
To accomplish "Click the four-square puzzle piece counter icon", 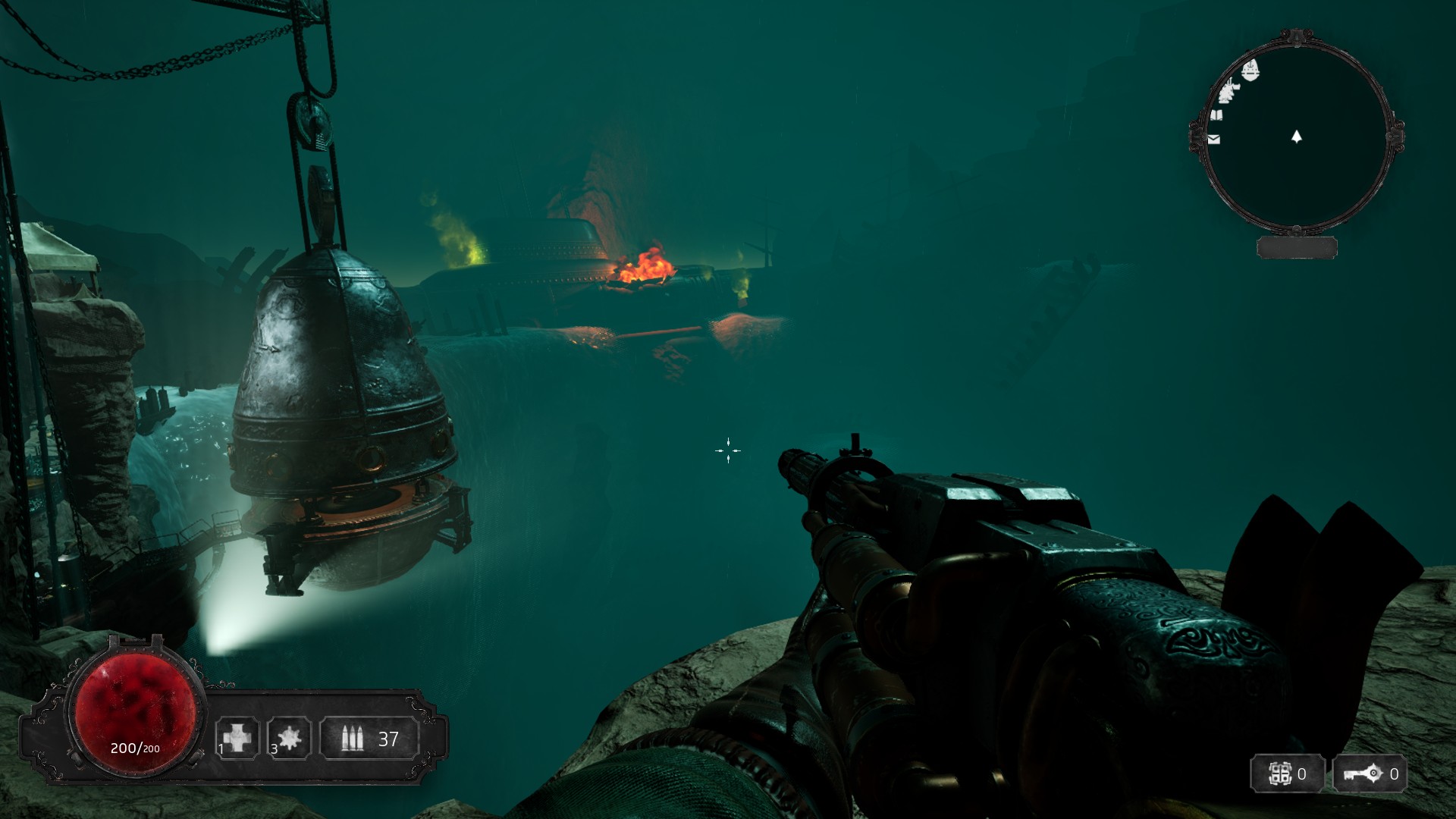I will [1280, 774].
